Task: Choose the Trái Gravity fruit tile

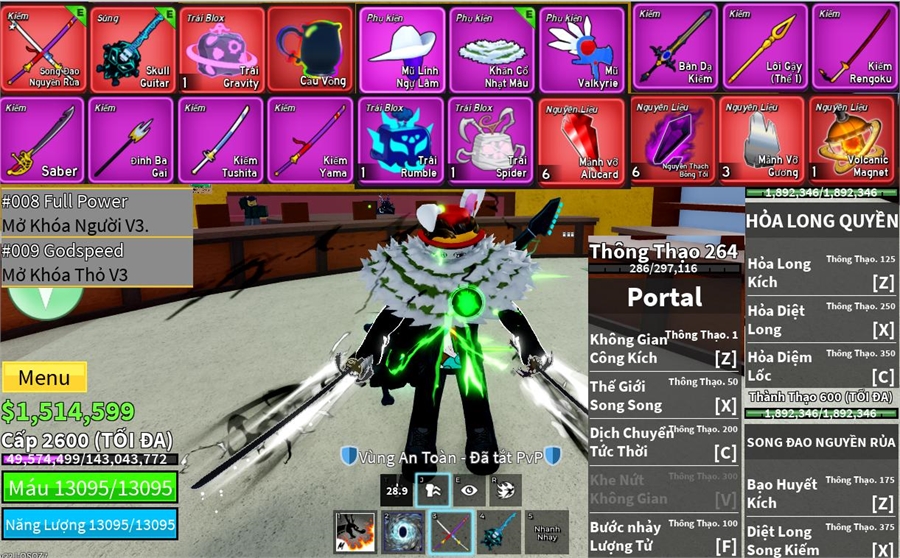Action: 223,48
